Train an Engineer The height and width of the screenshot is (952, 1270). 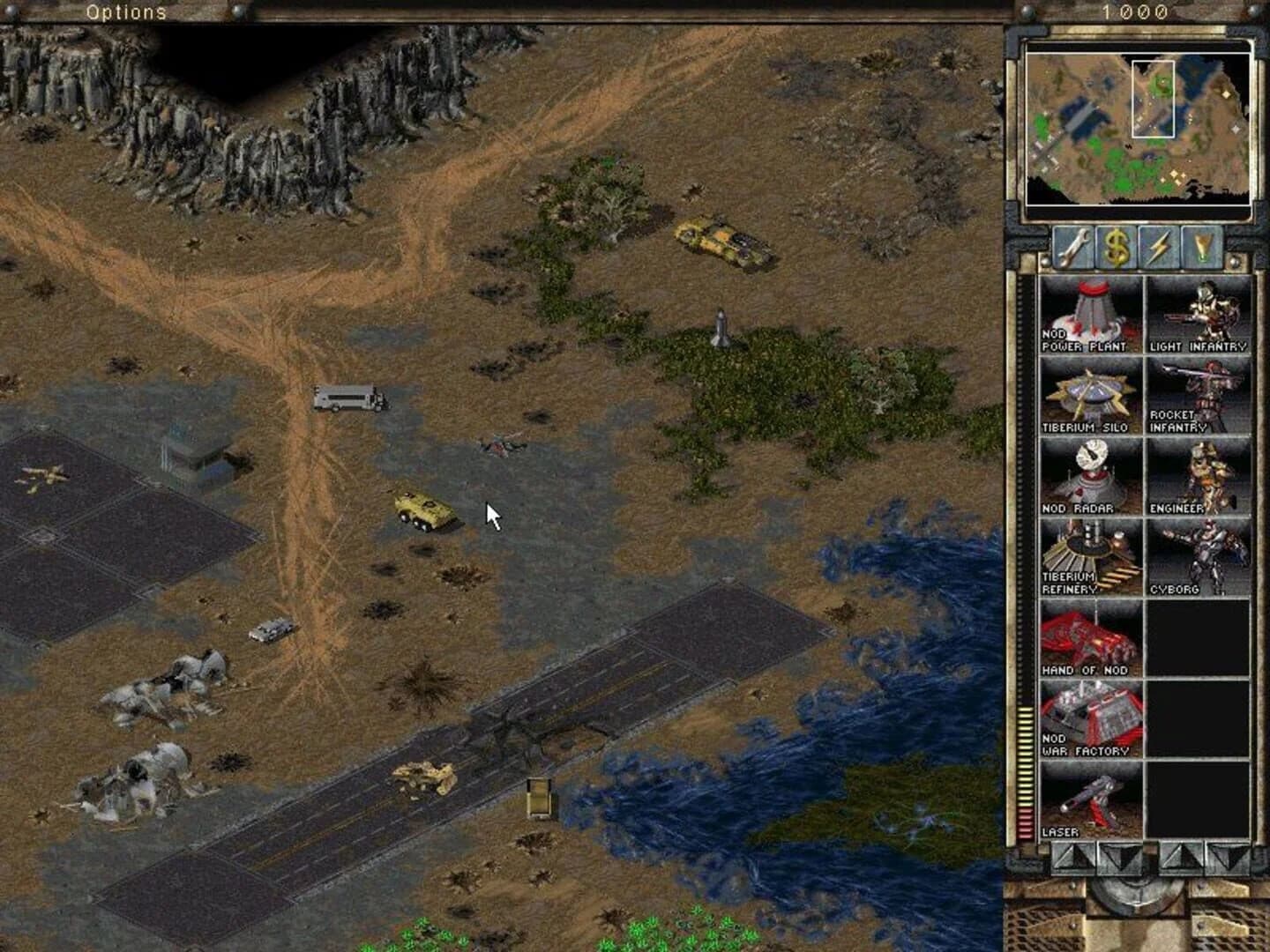1198,474
